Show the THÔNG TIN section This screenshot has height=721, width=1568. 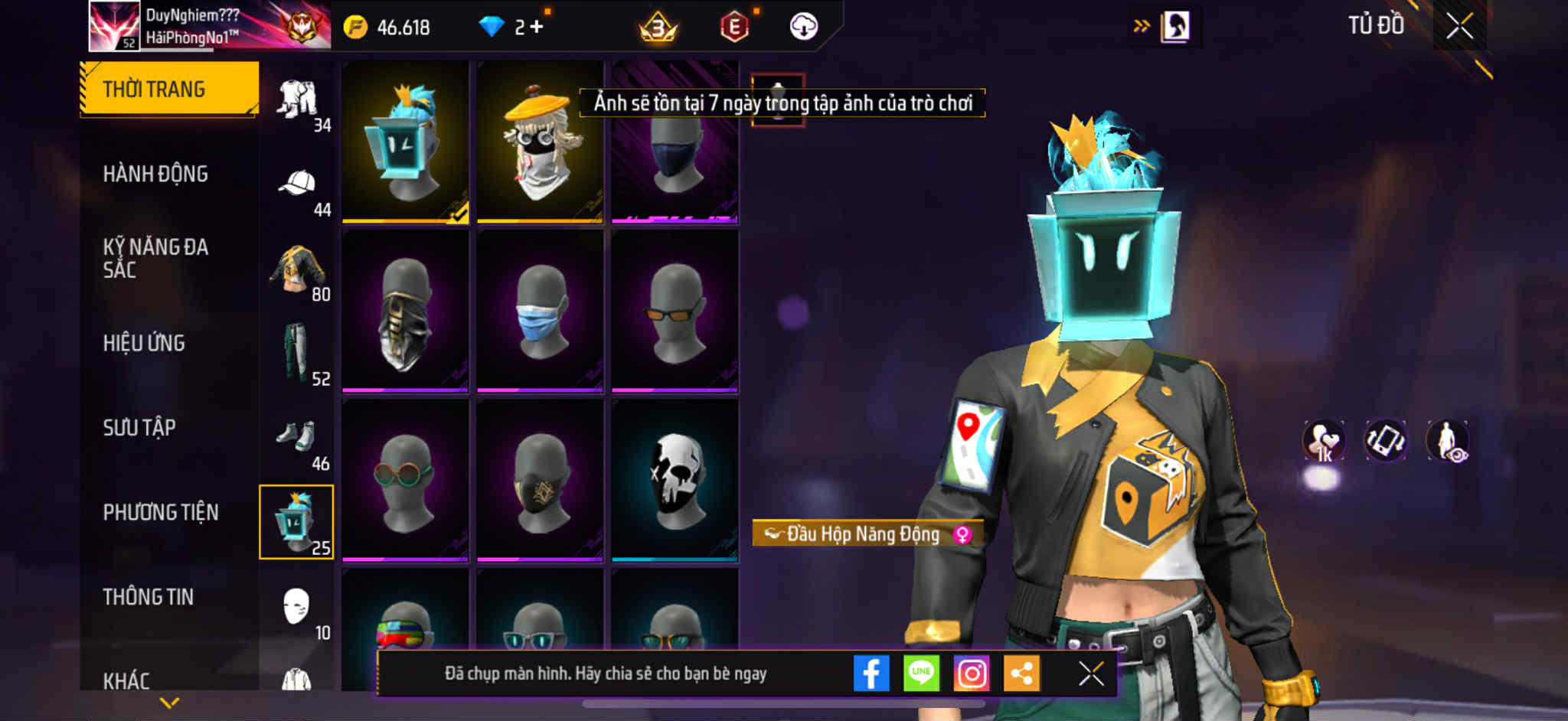pos(149,597)
